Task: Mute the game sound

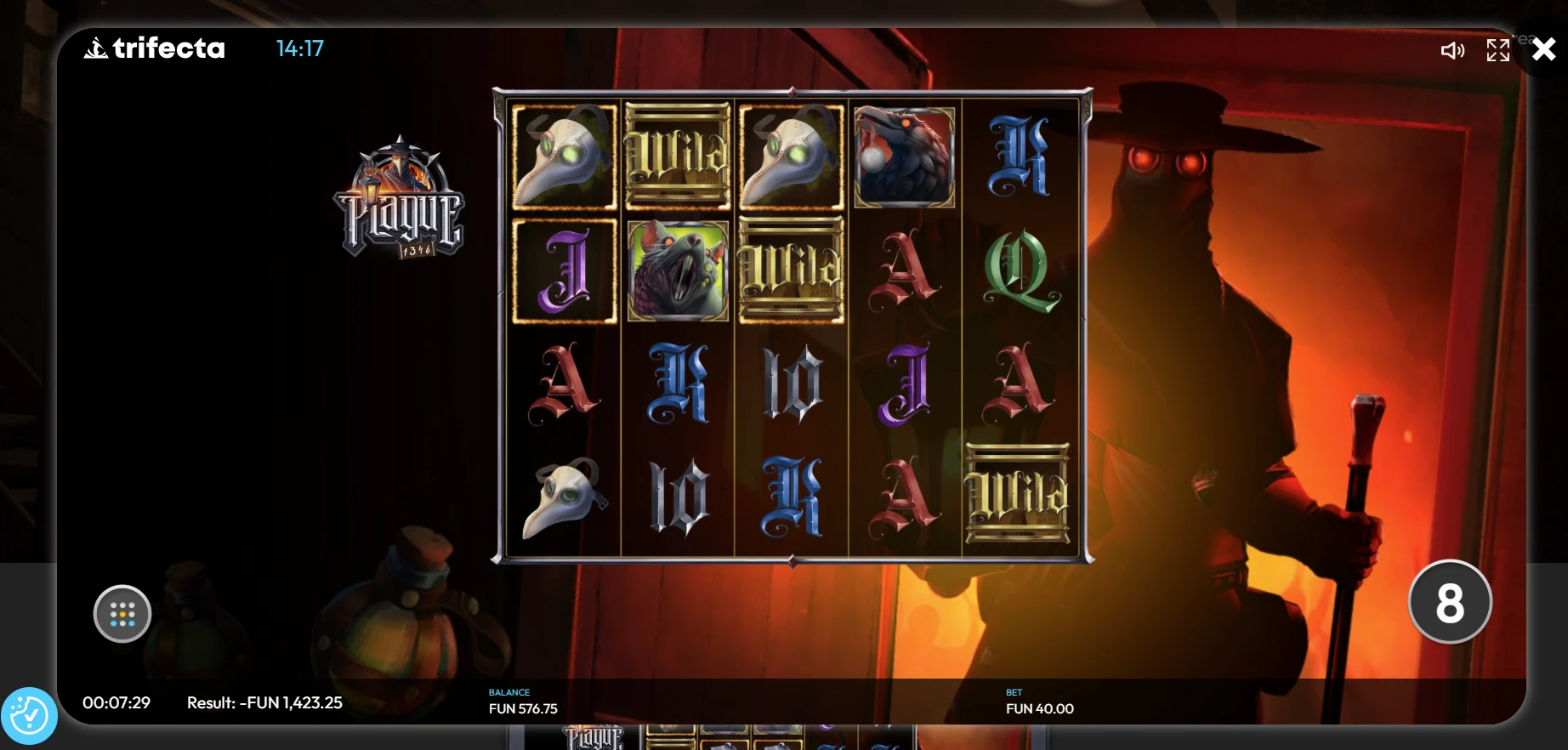Action: 1452,51
